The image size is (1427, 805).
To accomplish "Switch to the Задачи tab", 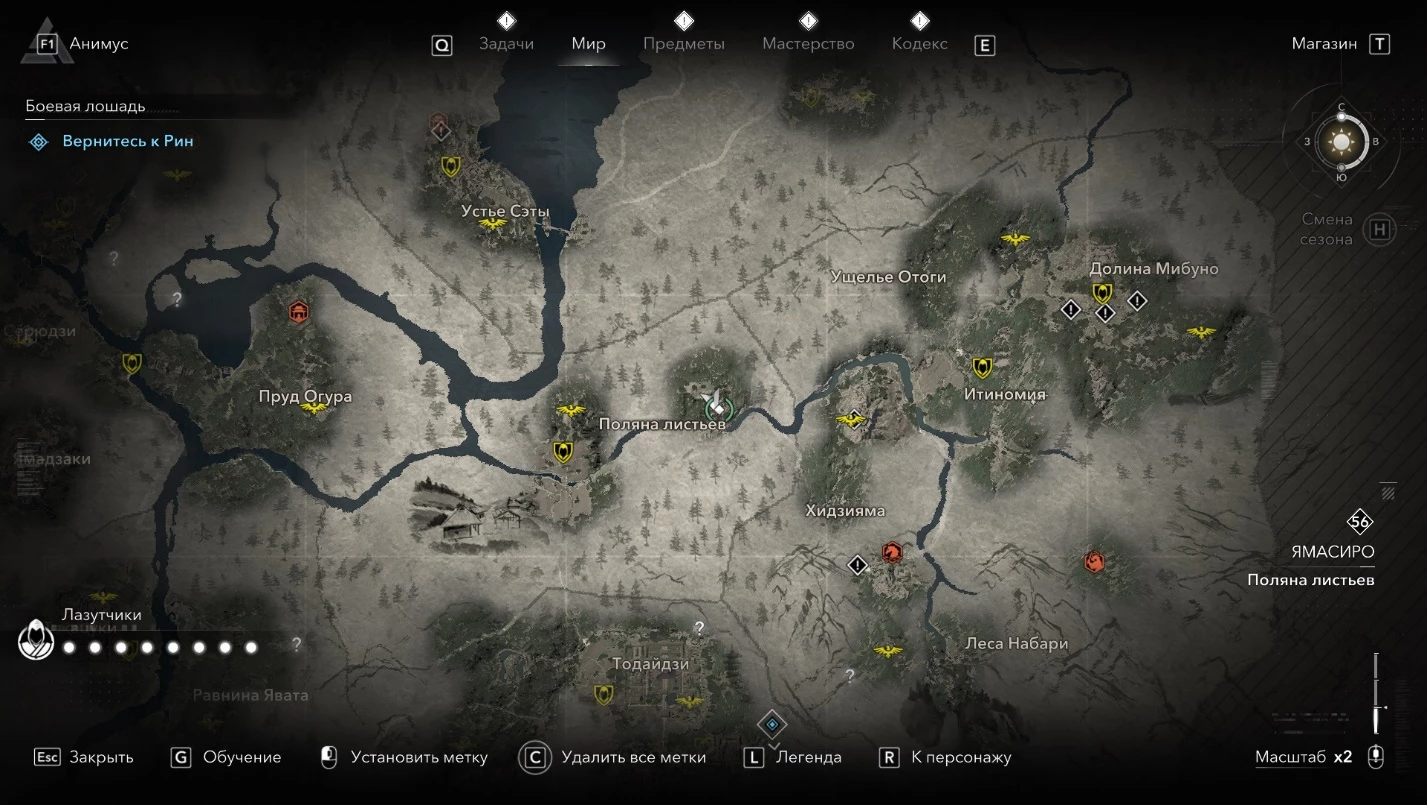I will point(506,44).
